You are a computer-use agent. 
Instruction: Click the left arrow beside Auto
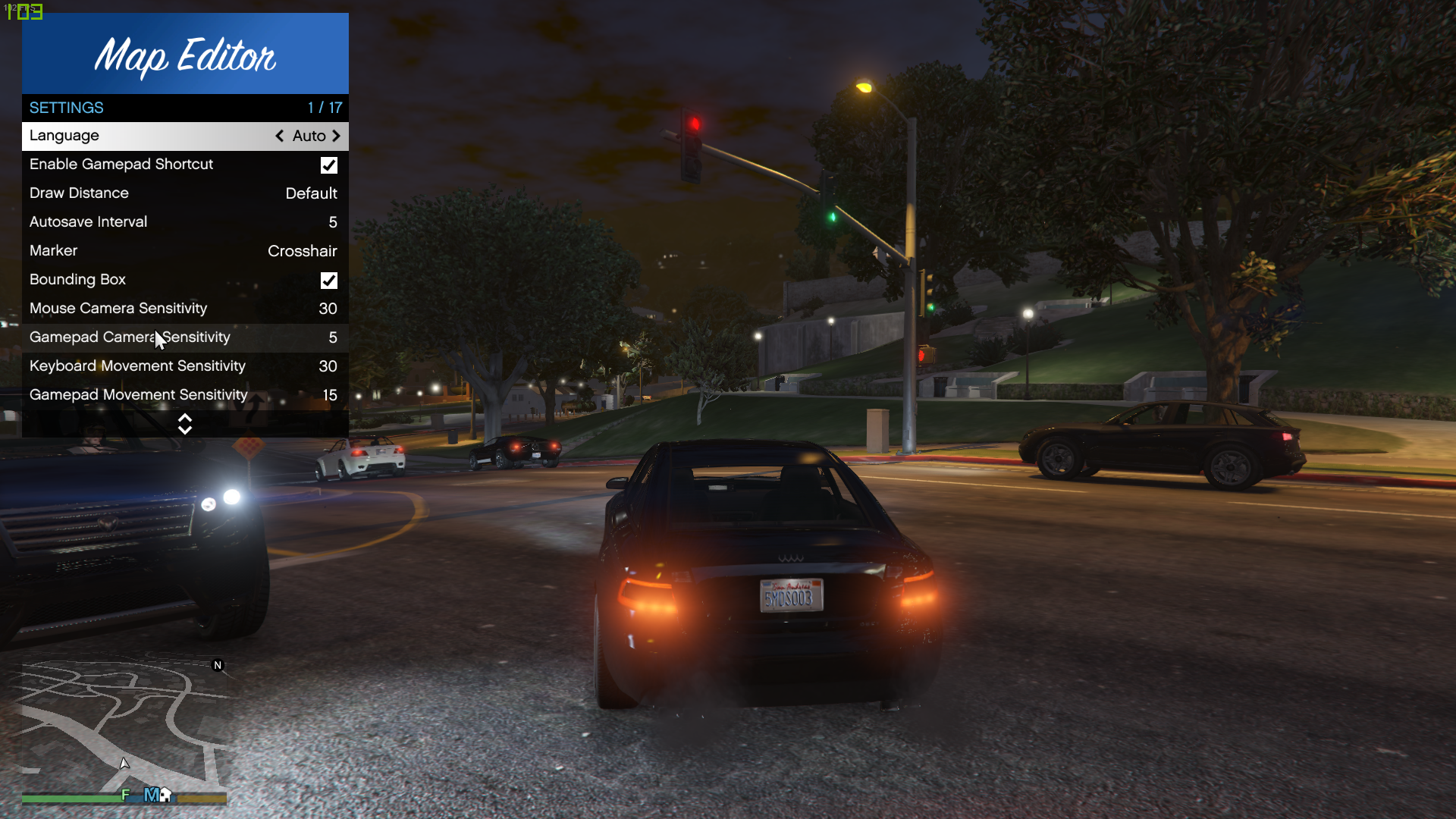(280, 136)
